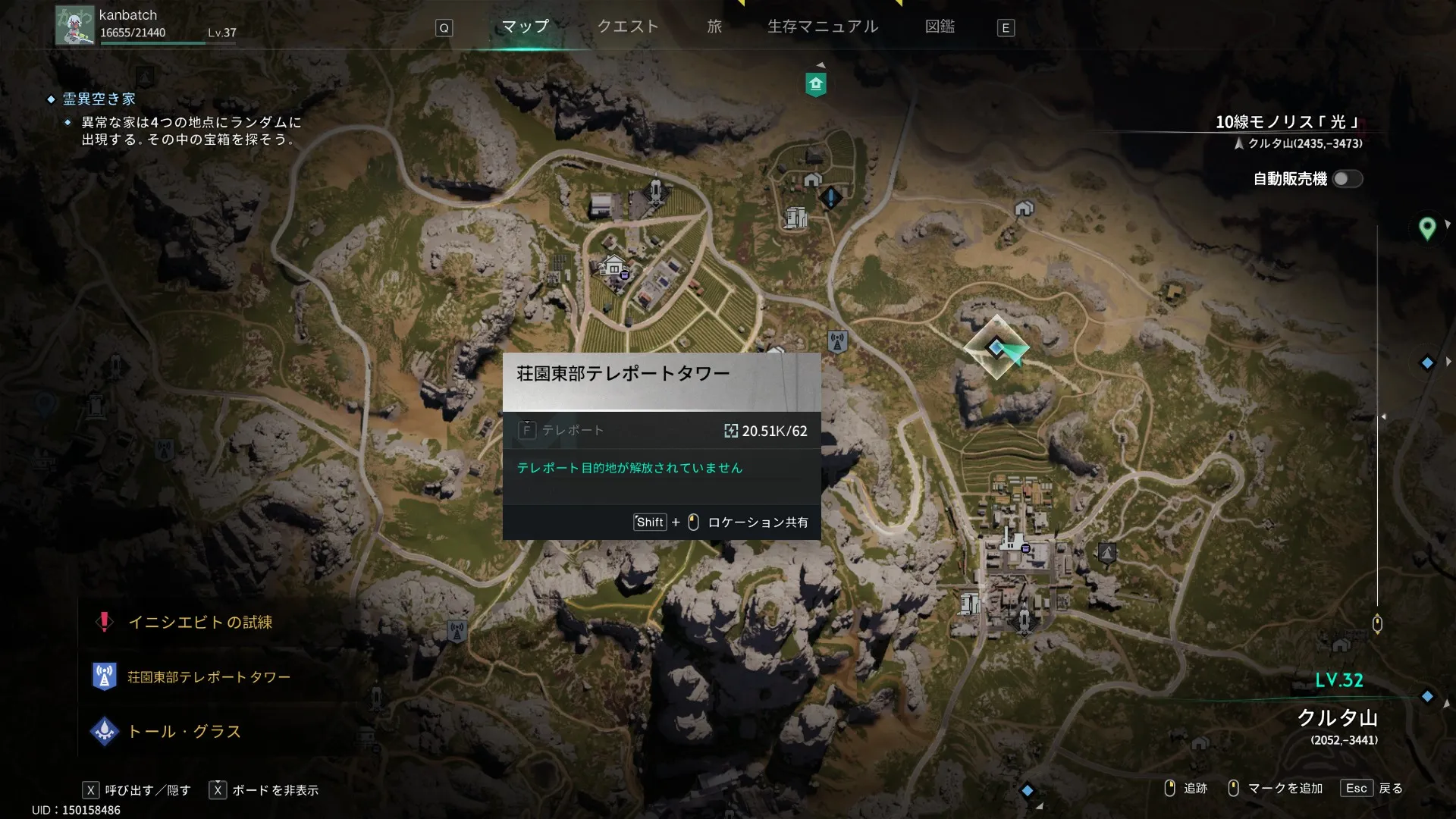Open the kanbatch player avatar

coord(74,26)
